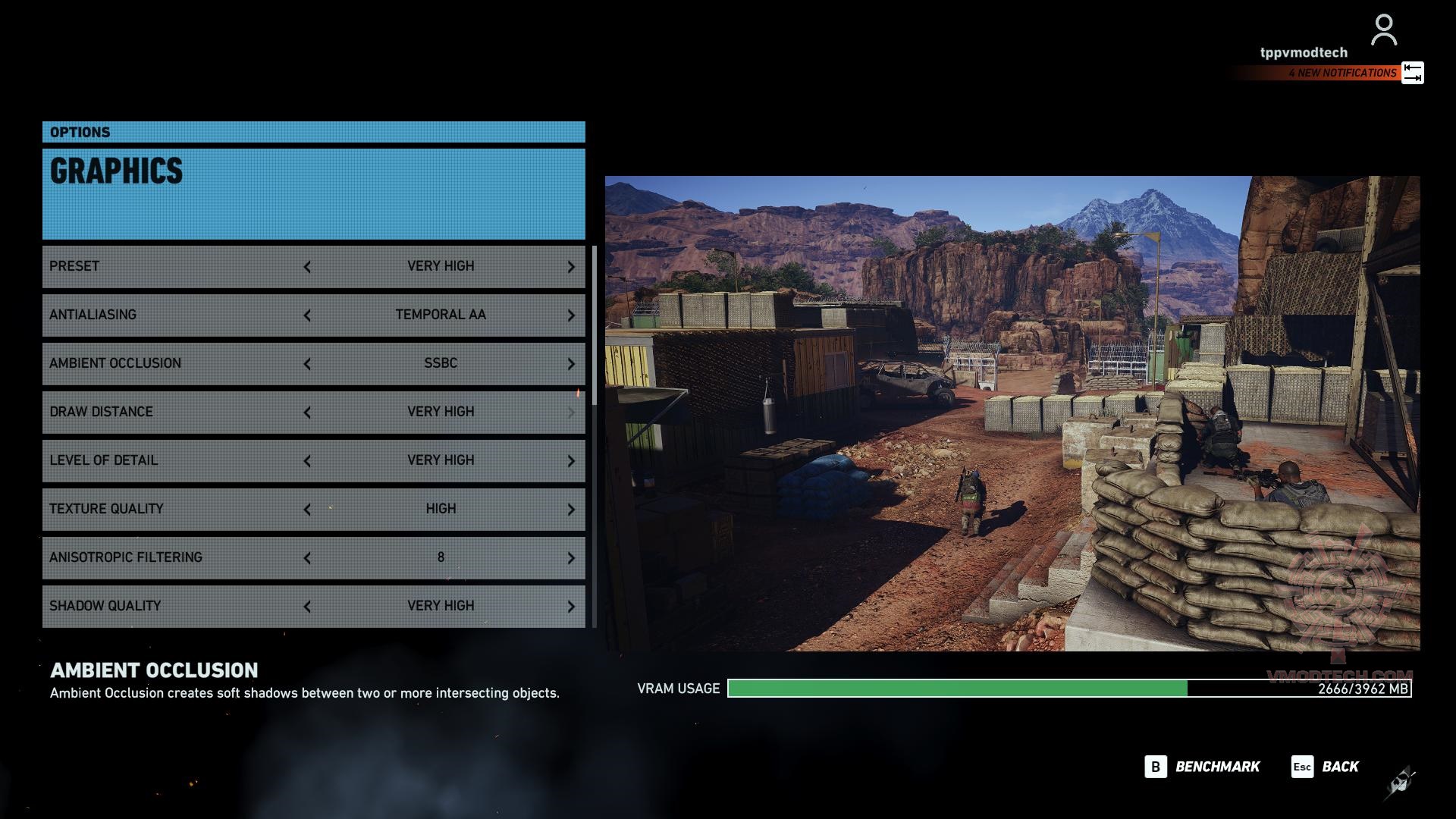Switch Ambient Occlusion using the left arrow

point(307,364)
